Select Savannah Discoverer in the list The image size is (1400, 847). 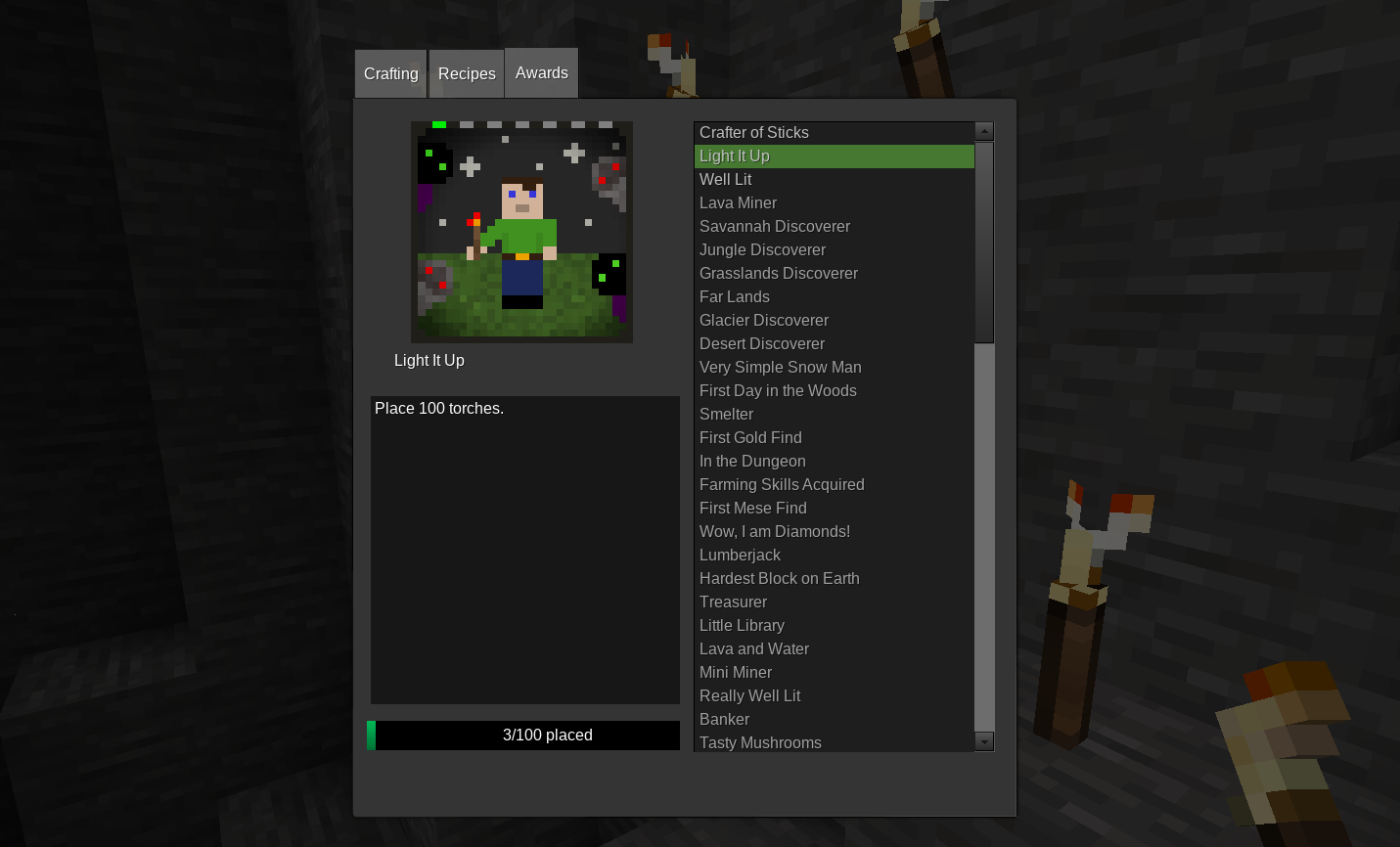pyautogui.click(x=775, y=226)
